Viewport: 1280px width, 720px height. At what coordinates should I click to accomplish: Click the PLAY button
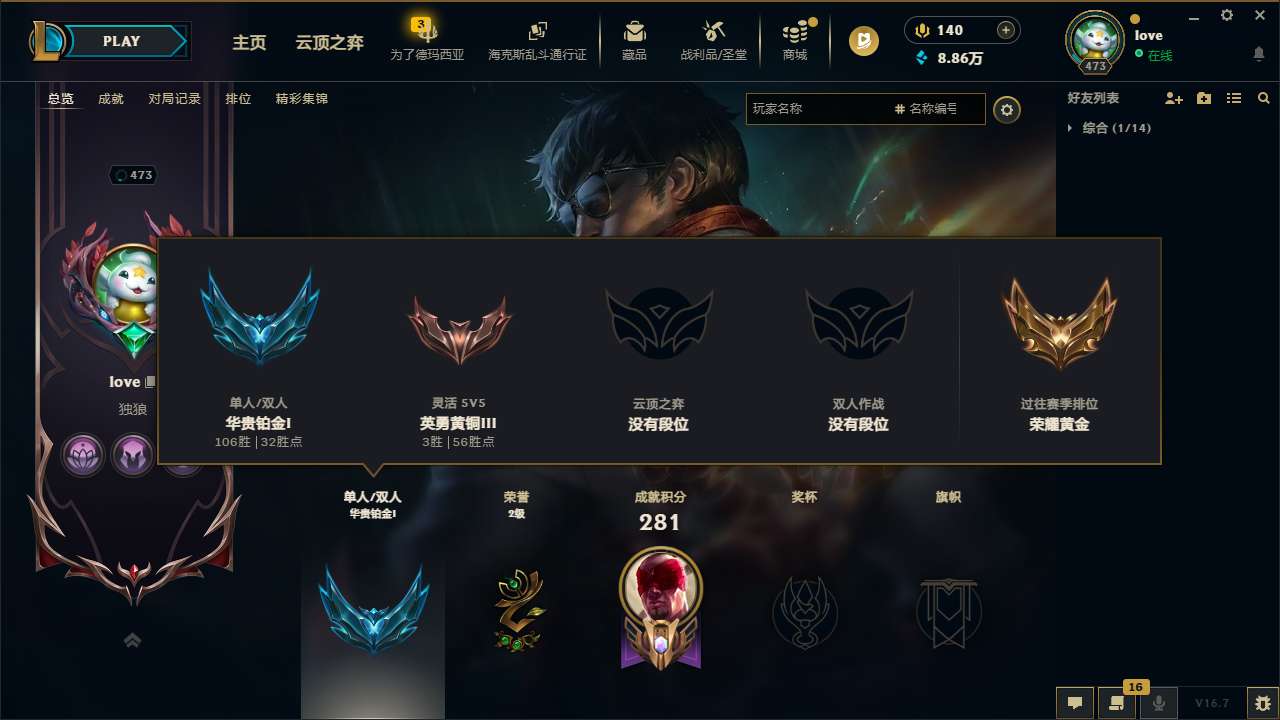[x=122, y=41]
